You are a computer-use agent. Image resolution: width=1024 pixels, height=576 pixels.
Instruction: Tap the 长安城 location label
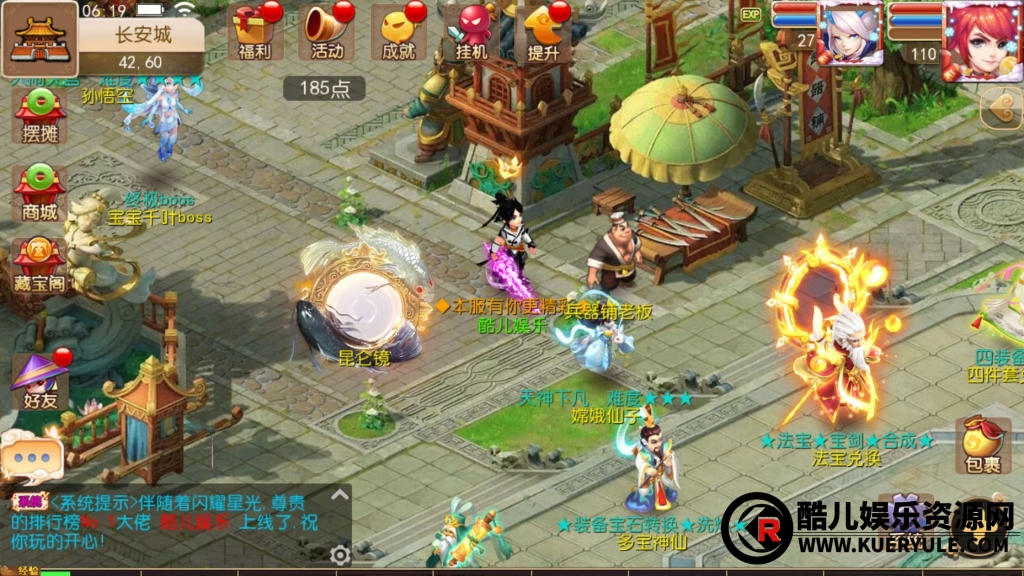click(143, 35)
